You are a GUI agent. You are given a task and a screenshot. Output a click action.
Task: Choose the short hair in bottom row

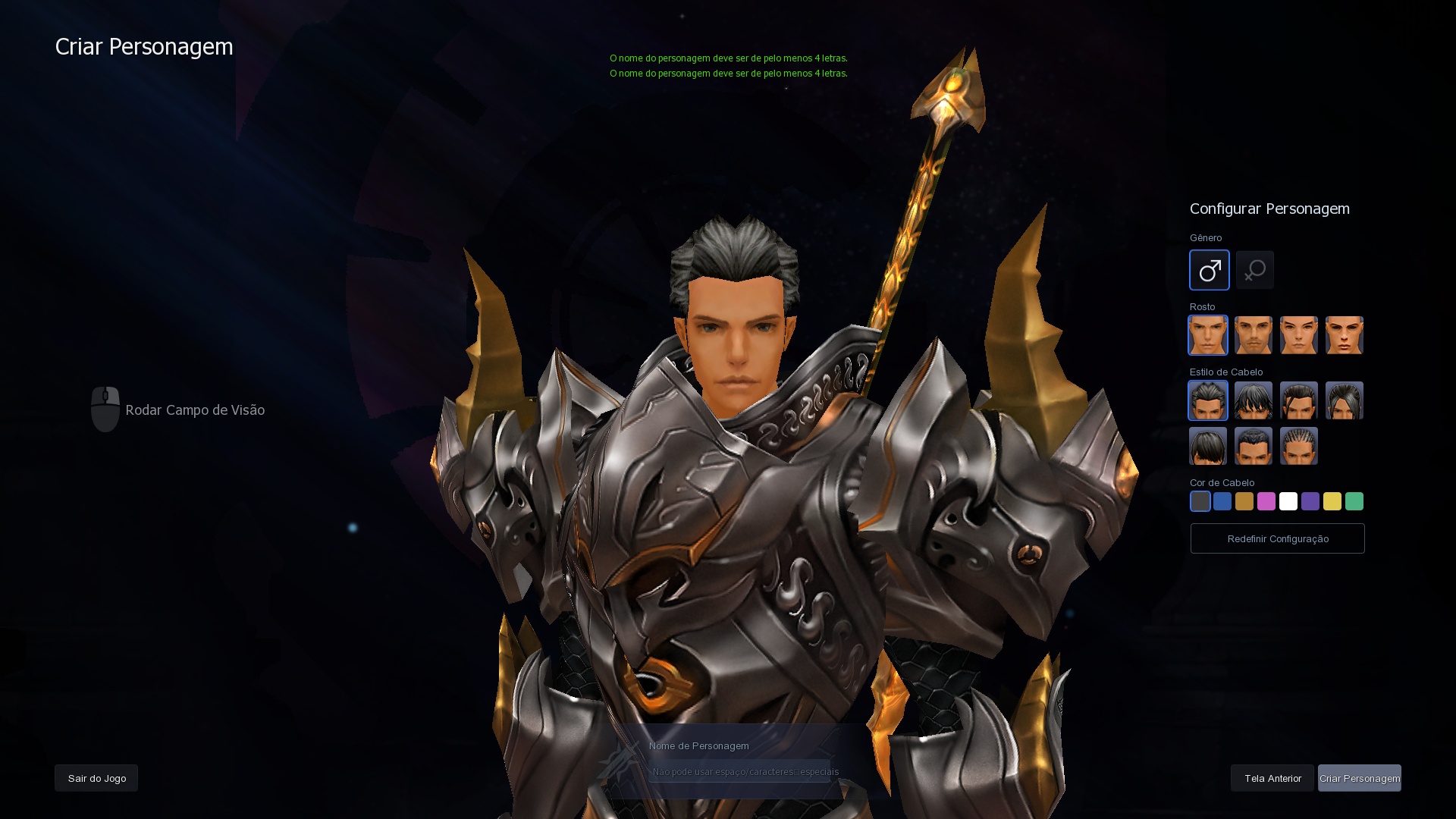coord(1207,446)
